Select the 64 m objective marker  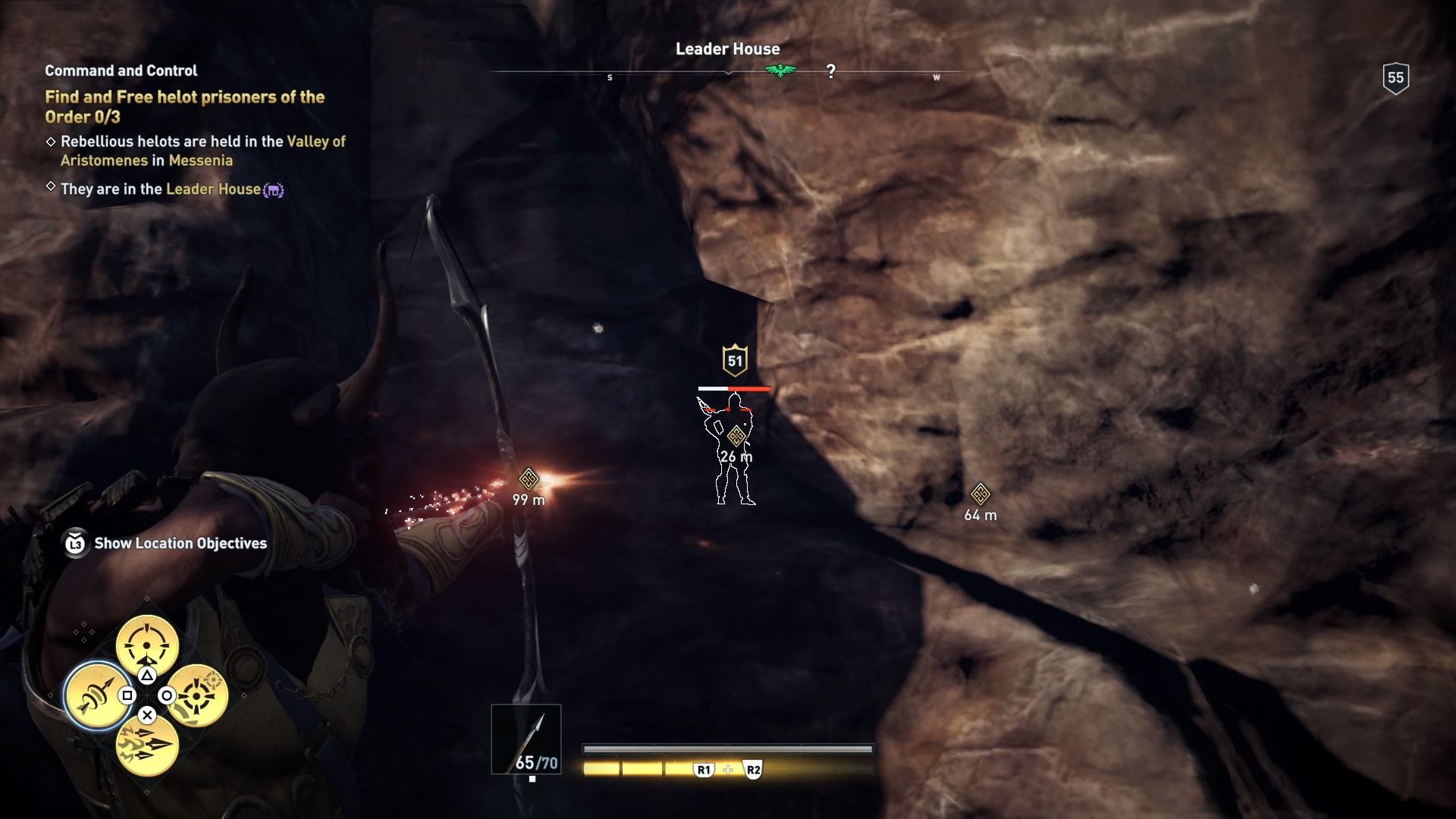980,494
